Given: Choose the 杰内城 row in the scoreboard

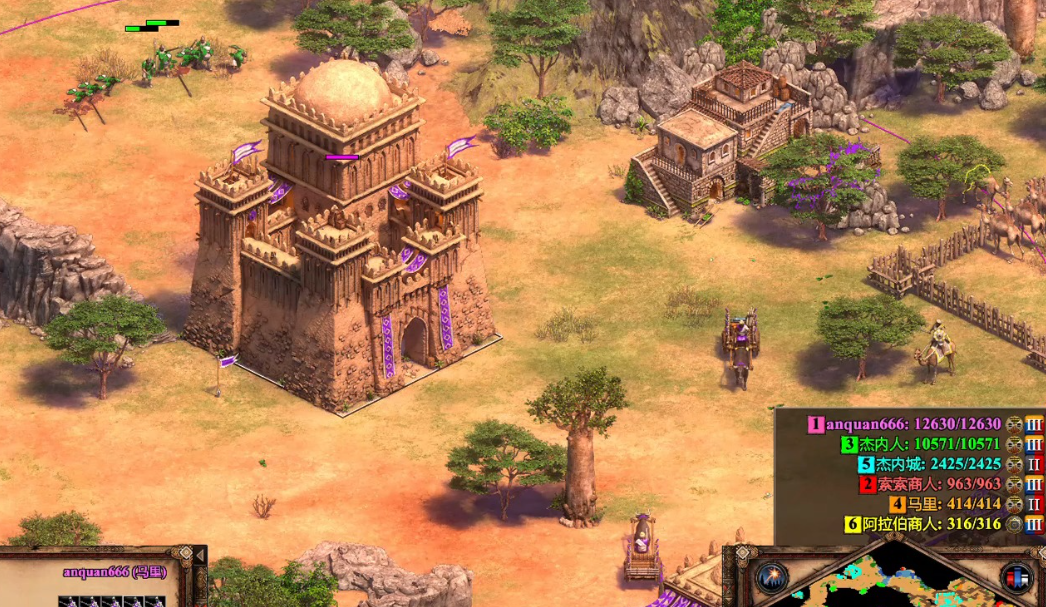Looking at the screenshot, I should (930, 464).
